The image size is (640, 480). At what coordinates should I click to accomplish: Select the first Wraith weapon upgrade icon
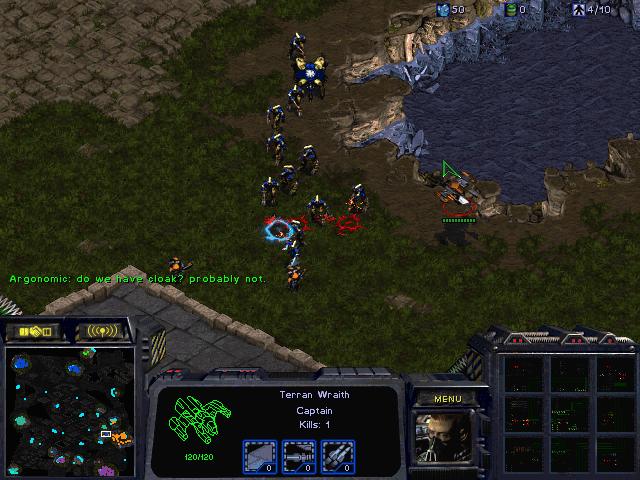click(x=261, y=456)
